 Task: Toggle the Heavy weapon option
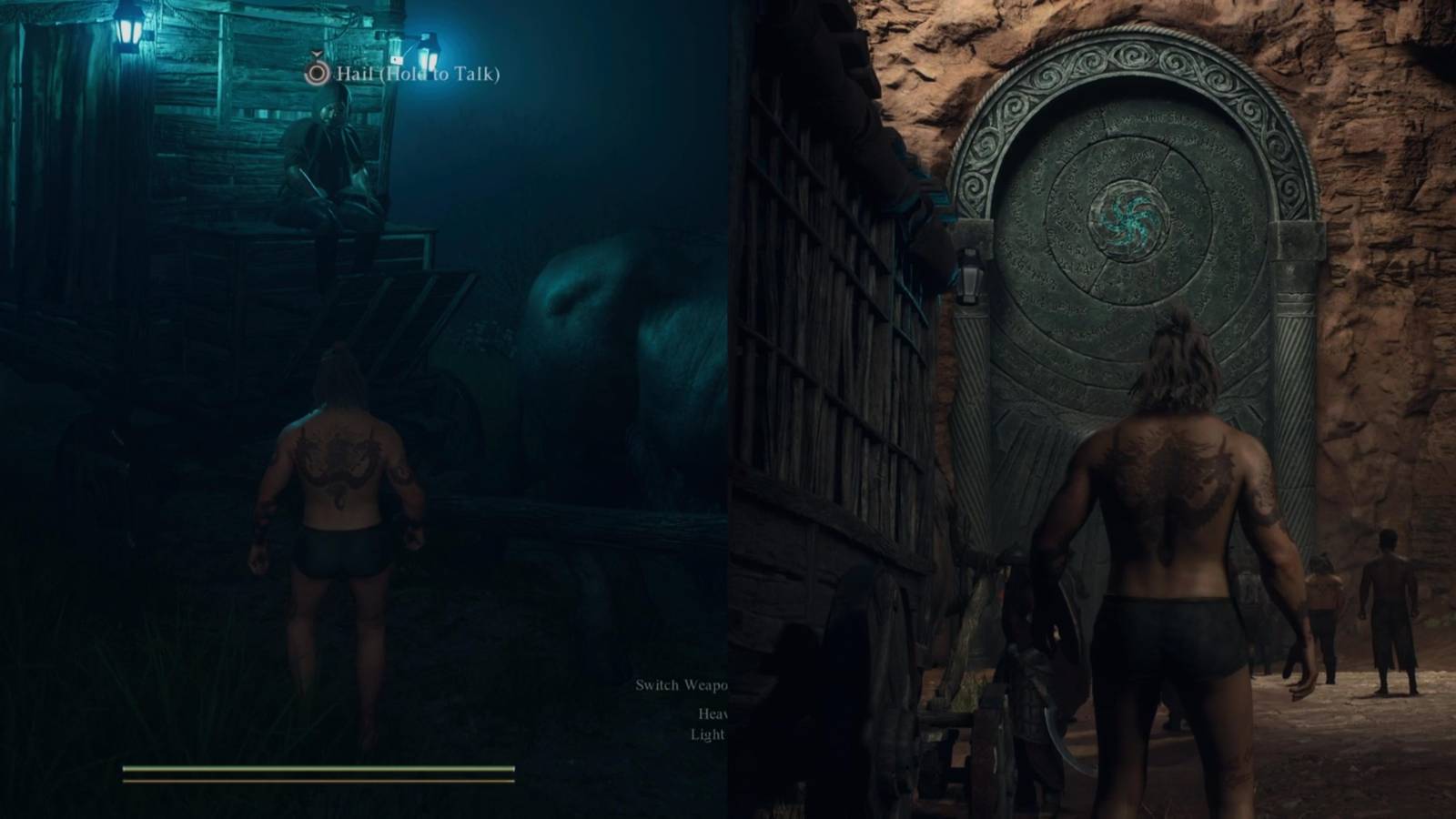click(715, 716)
